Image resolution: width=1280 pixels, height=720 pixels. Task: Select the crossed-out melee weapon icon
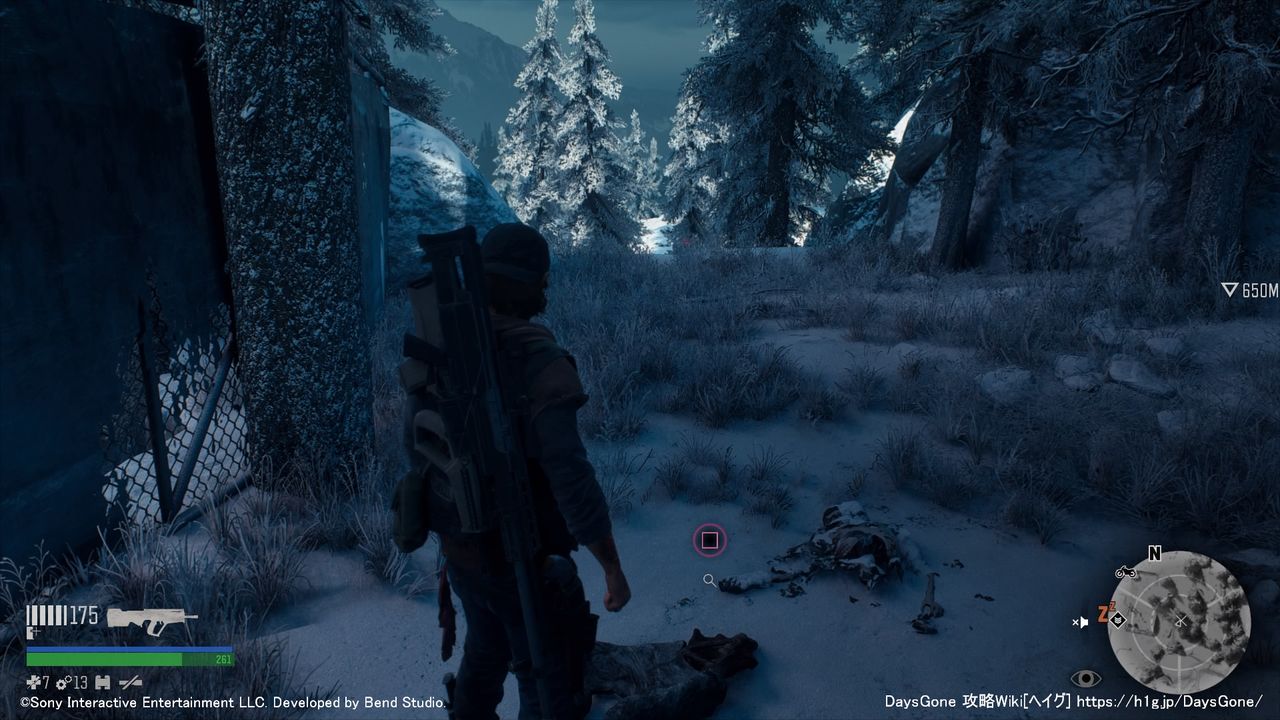pyautogui.click(x=130, y=682)
